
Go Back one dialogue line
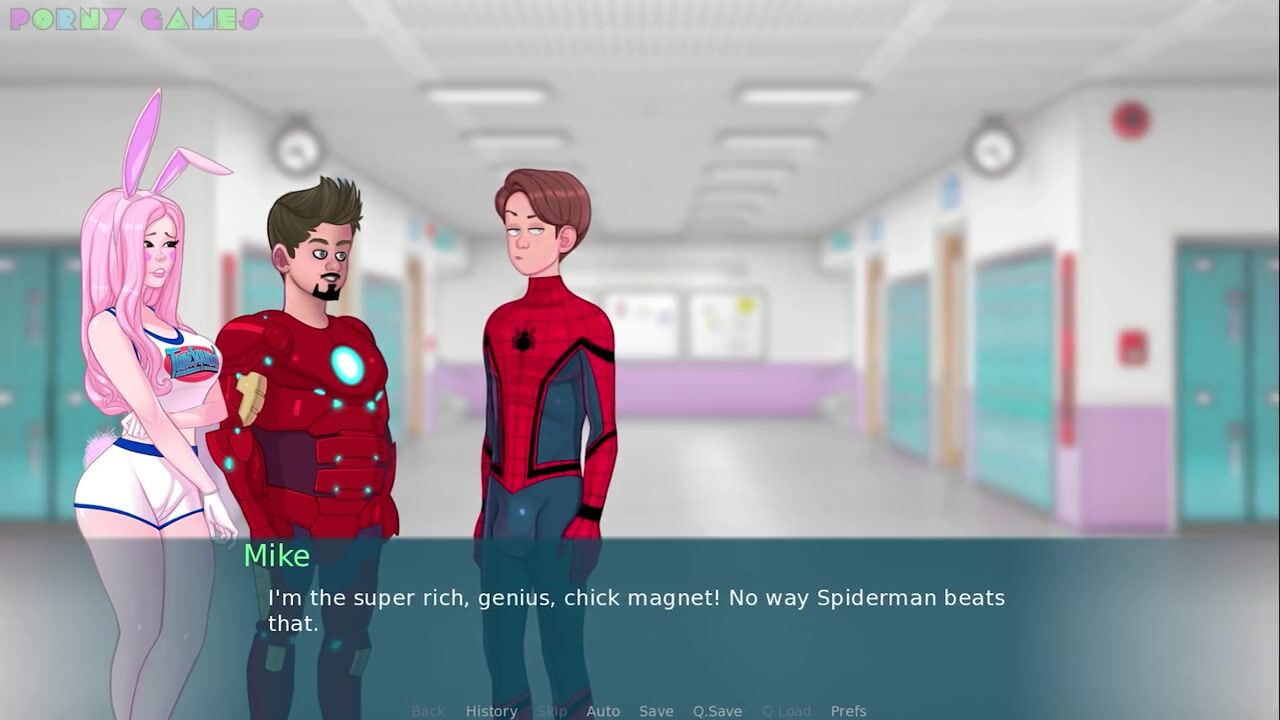click(x=428, y=711)
